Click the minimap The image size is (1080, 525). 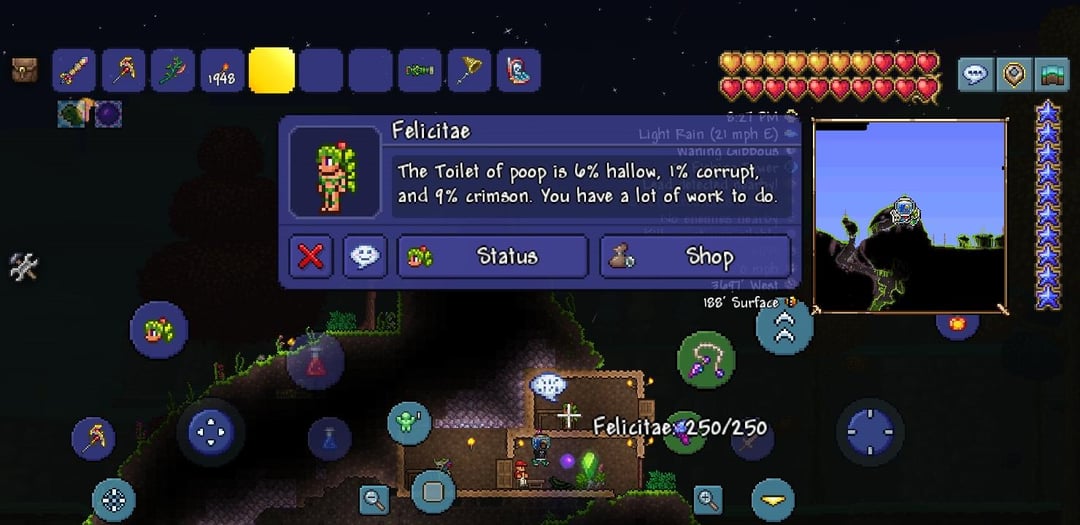coord(908,215)
